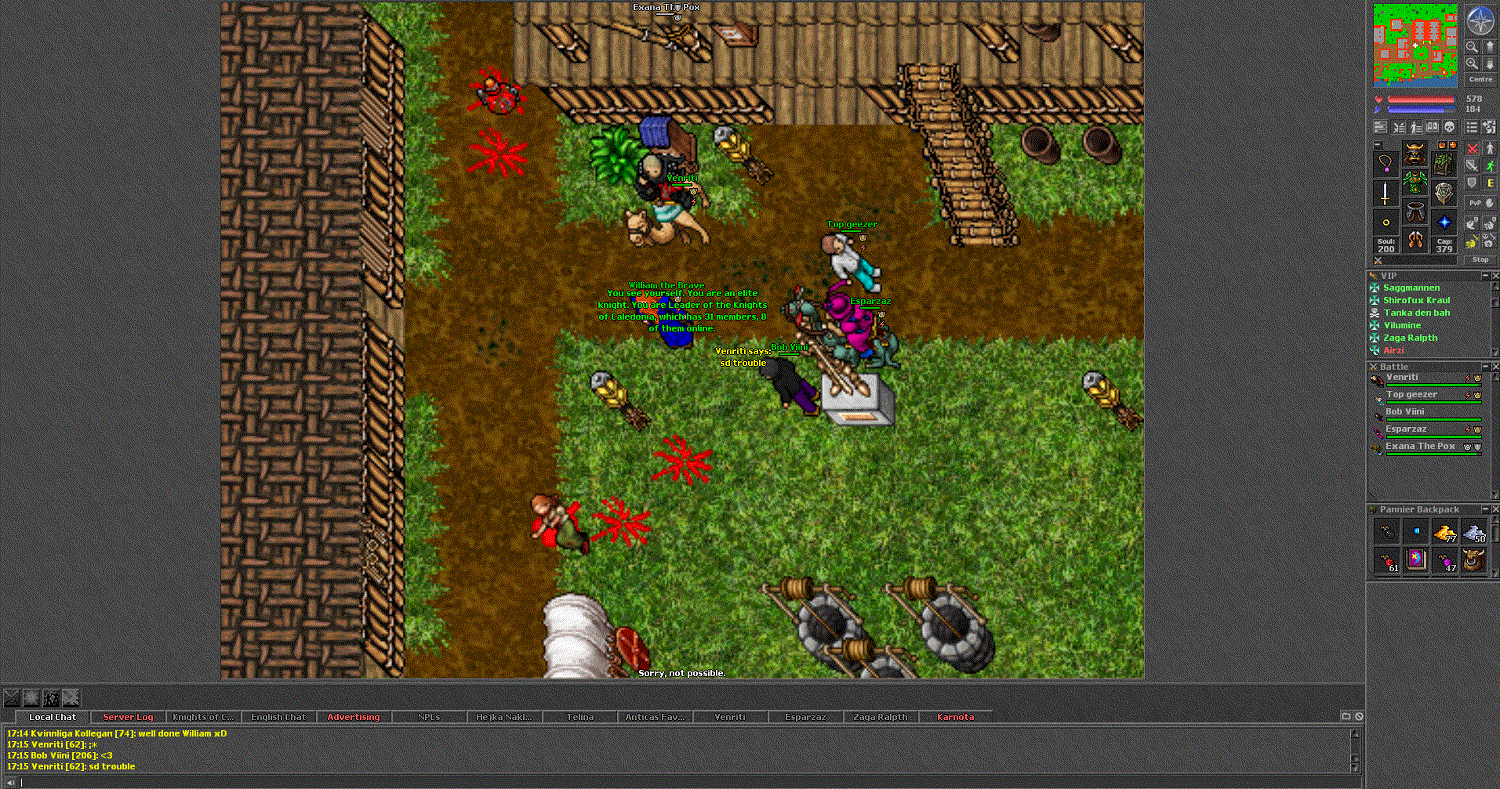Click the chat text input field
The height and width of the screenshot is (789, 1500).
tap(680, 782)
